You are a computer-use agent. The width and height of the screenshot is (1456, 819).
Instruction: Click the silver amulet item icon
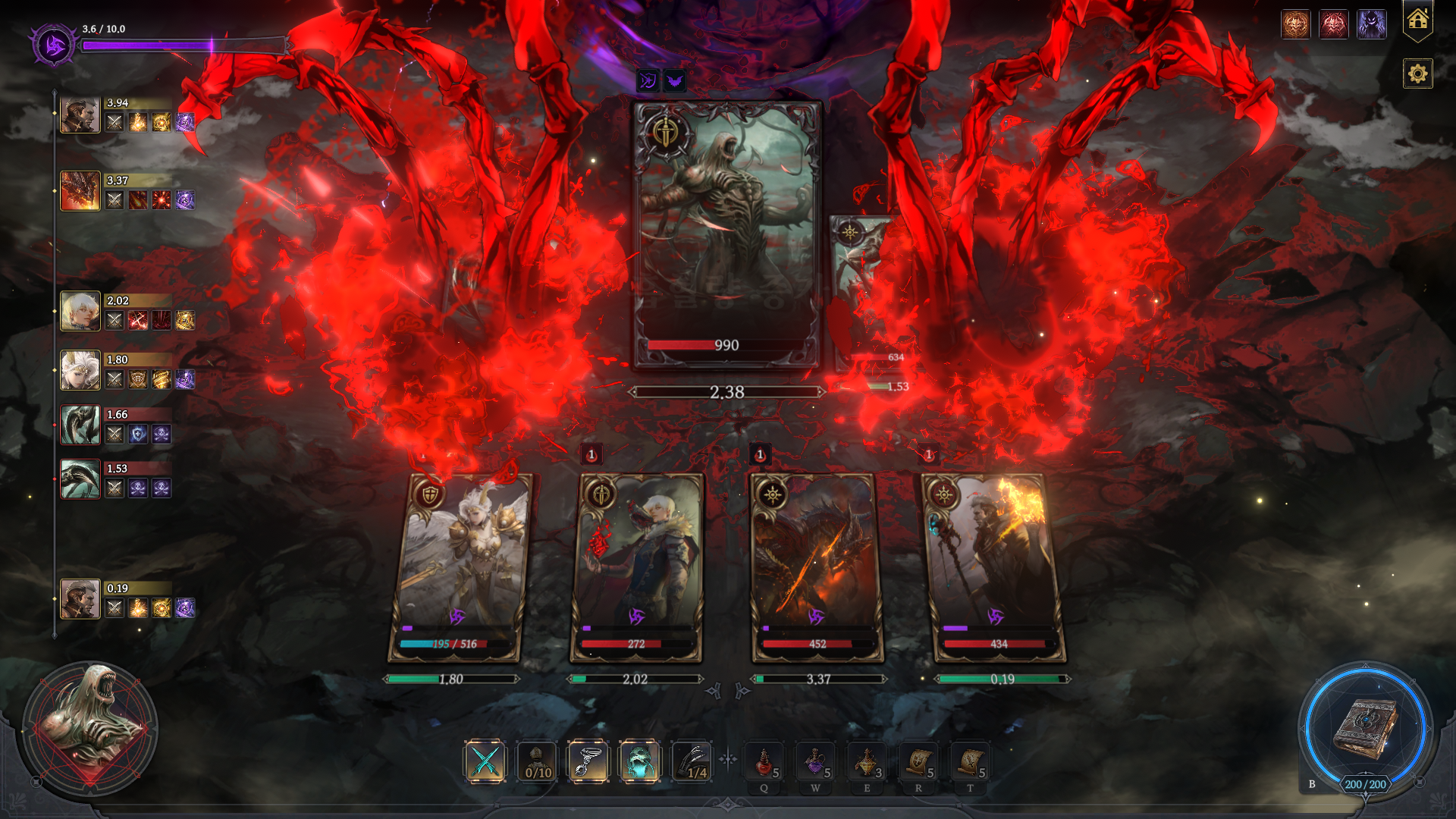[590, 761]
